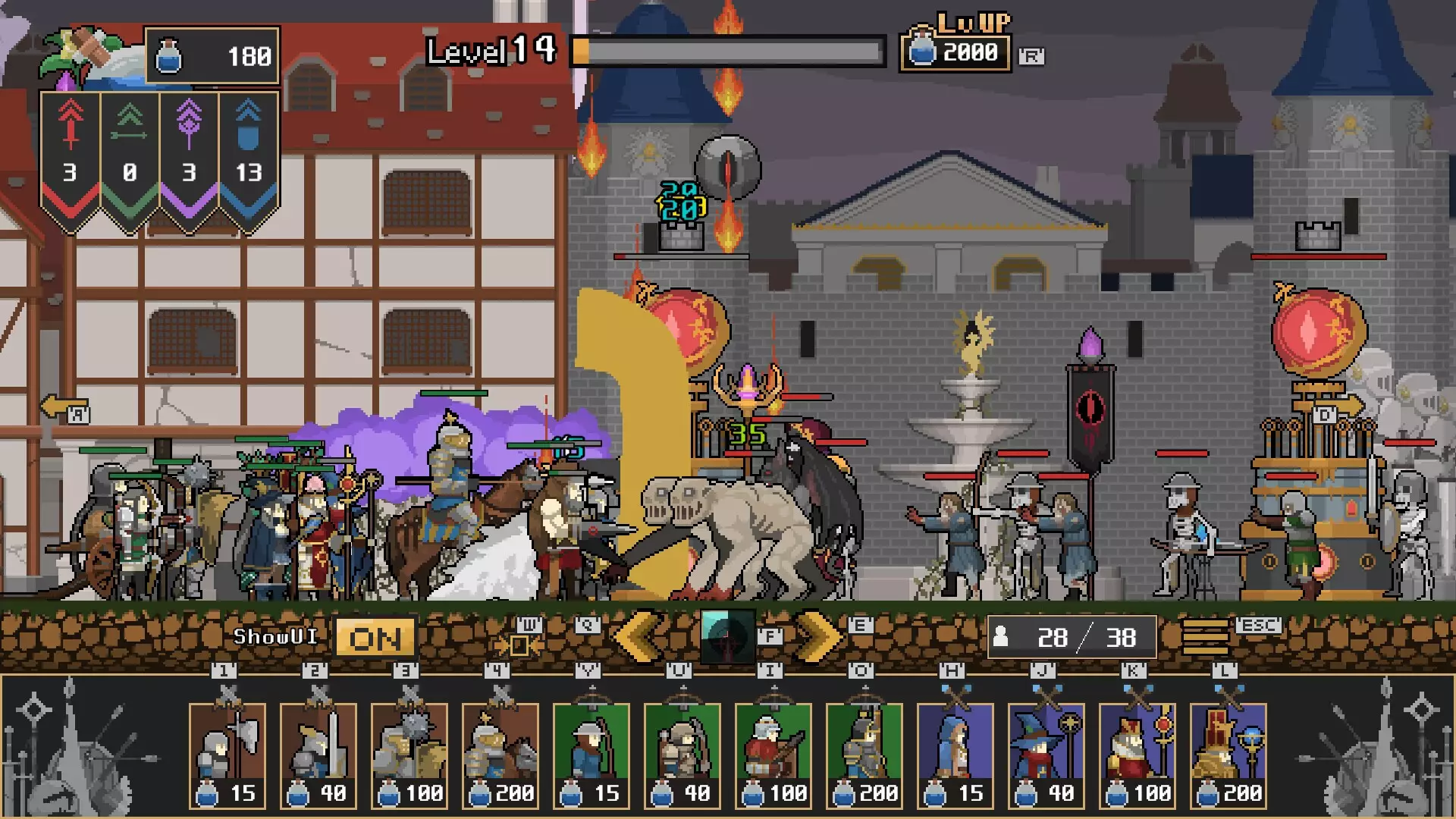Select the next skill with the right chevron

(x=817, y=637)
